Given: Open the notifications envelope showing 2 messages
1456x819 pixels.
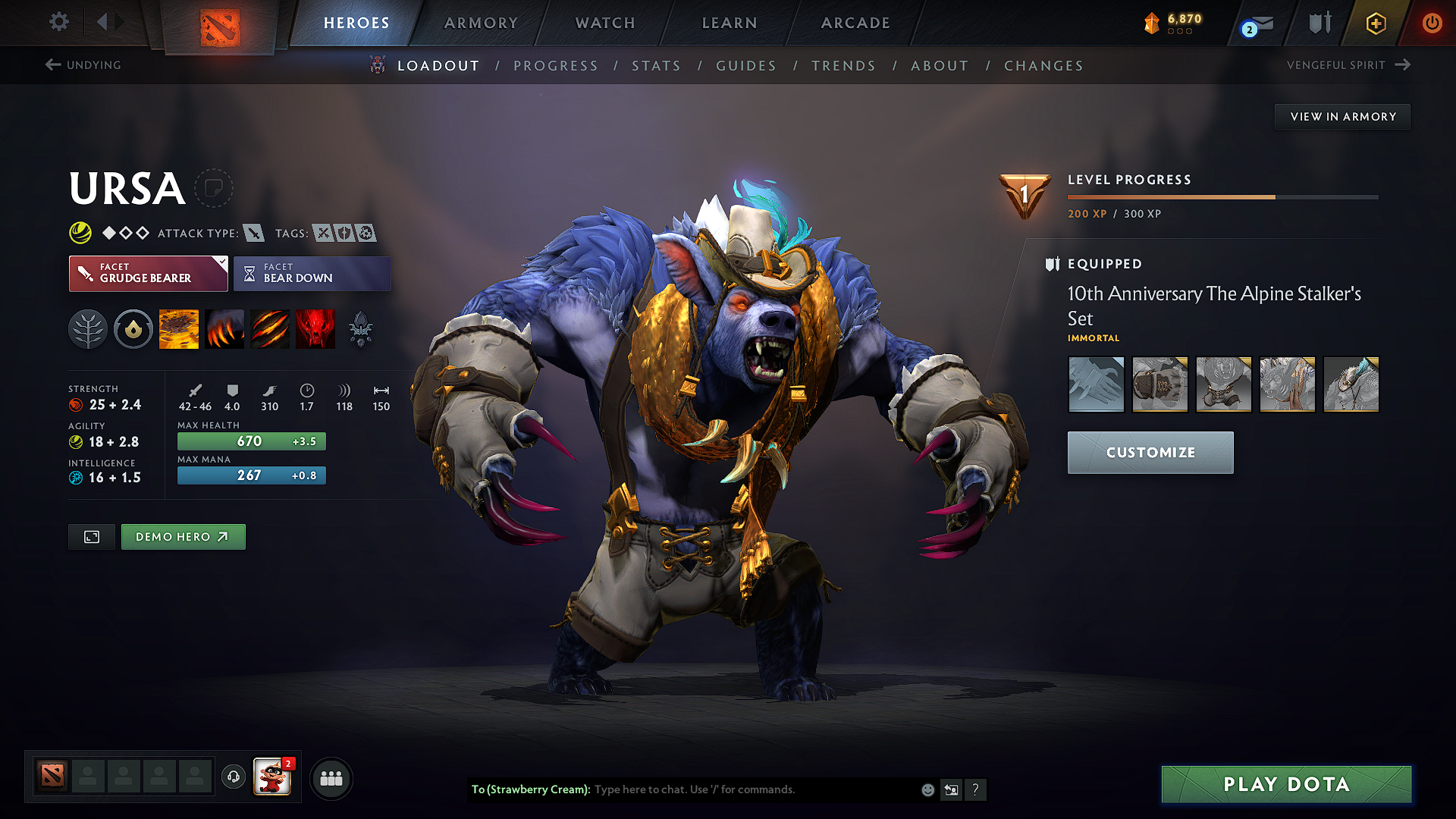Looking at the screenshot, I should [1259, 24].
